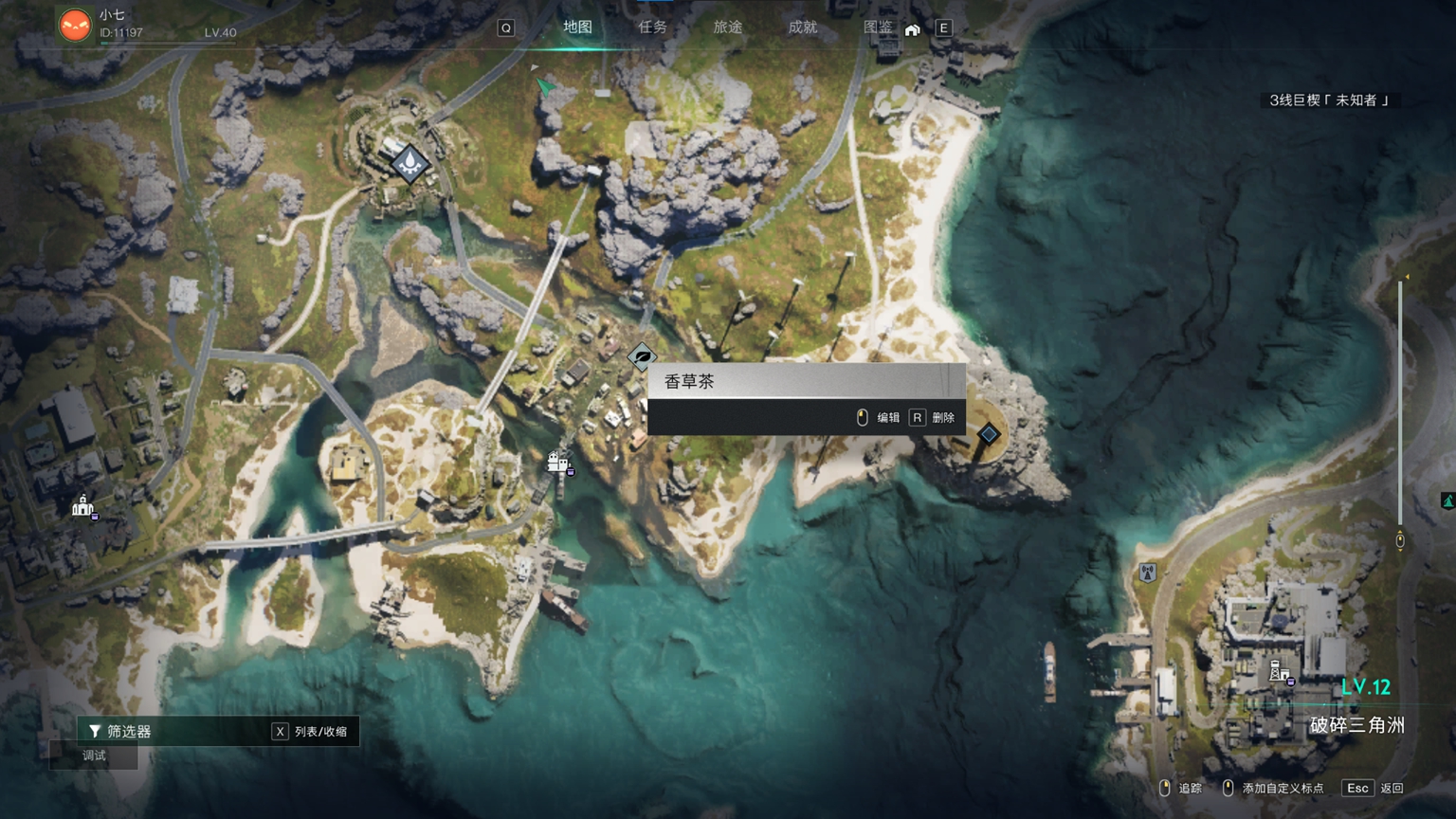The width and height of the screenshot is (1456, 819).
Task: Select the radio tower map marker
Action: (x=1147, y=573)
